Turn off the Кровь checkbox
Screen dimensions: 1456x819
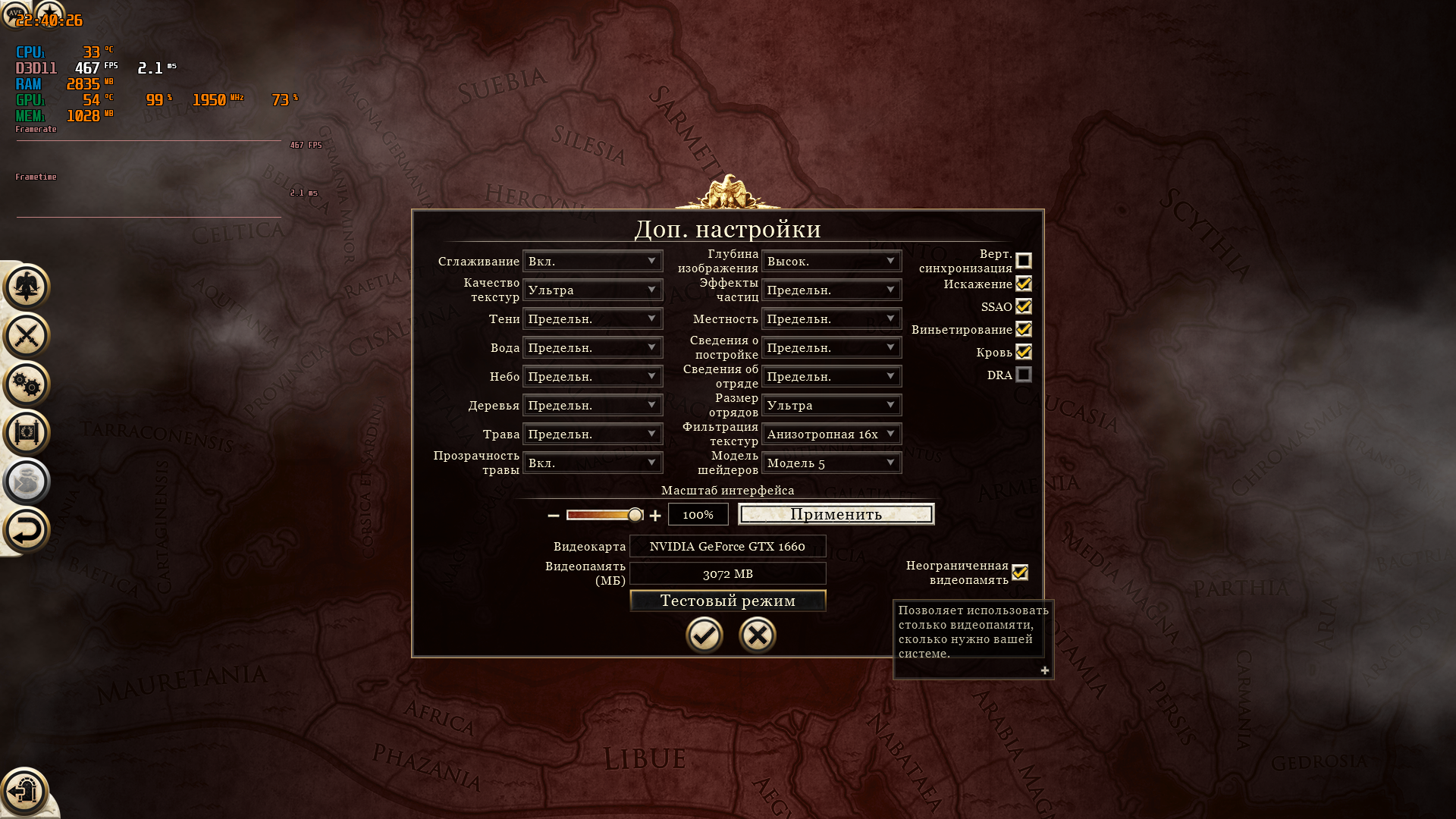(1024, 352)
